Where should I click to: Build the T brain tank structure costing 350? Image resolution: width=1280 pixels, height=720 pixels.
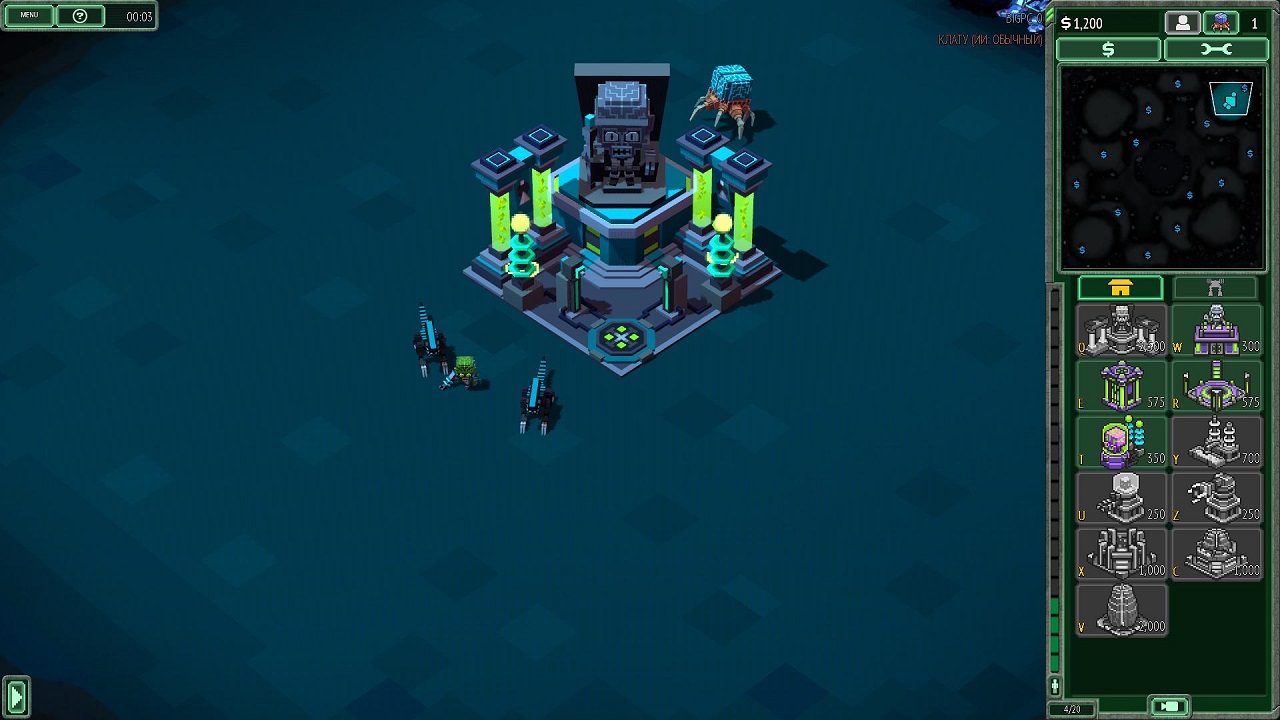[x=1121, y=442]
